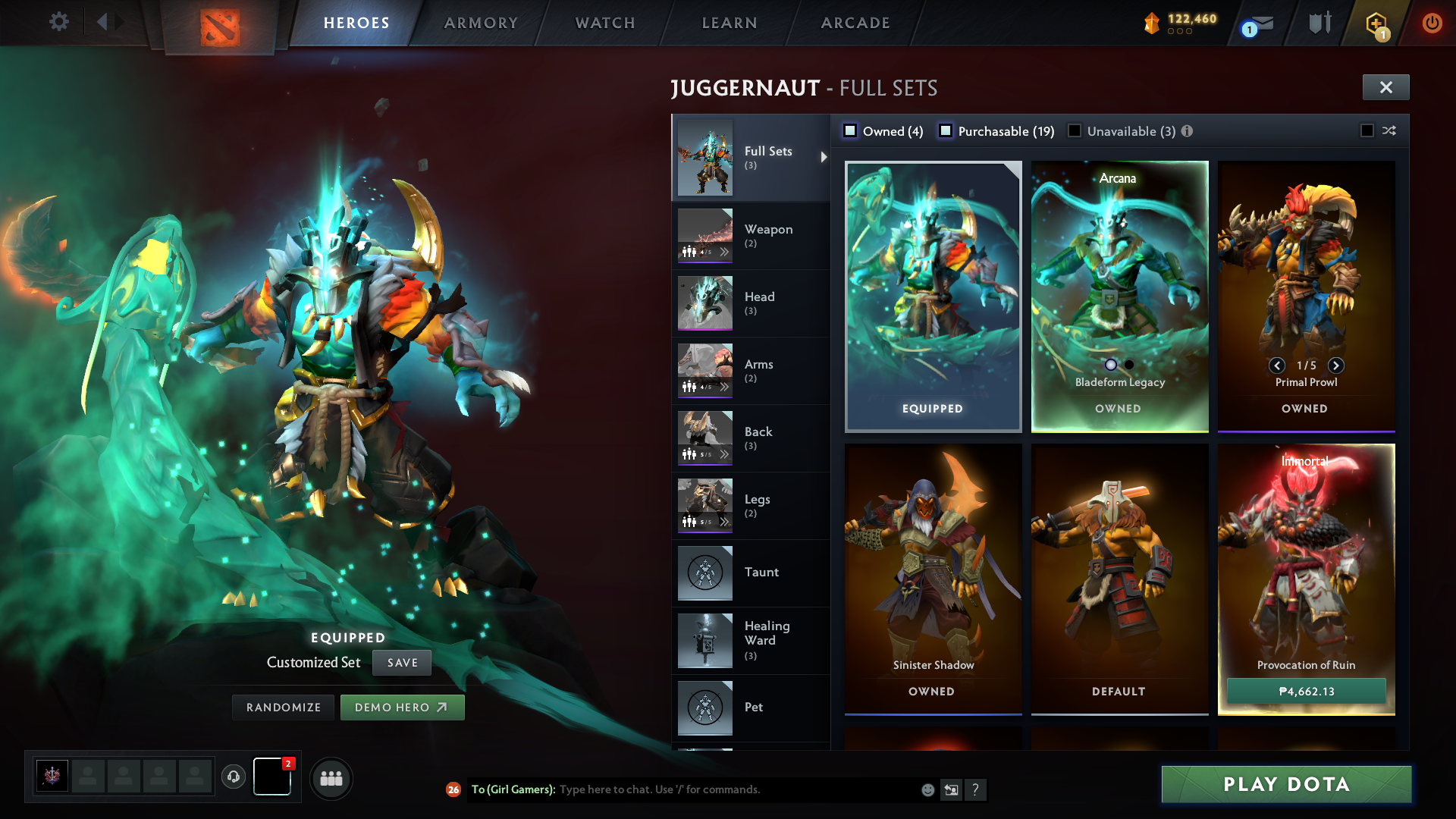Open the friends list icon near chat
1456x819 pixels.
click(x=330, y=778)
